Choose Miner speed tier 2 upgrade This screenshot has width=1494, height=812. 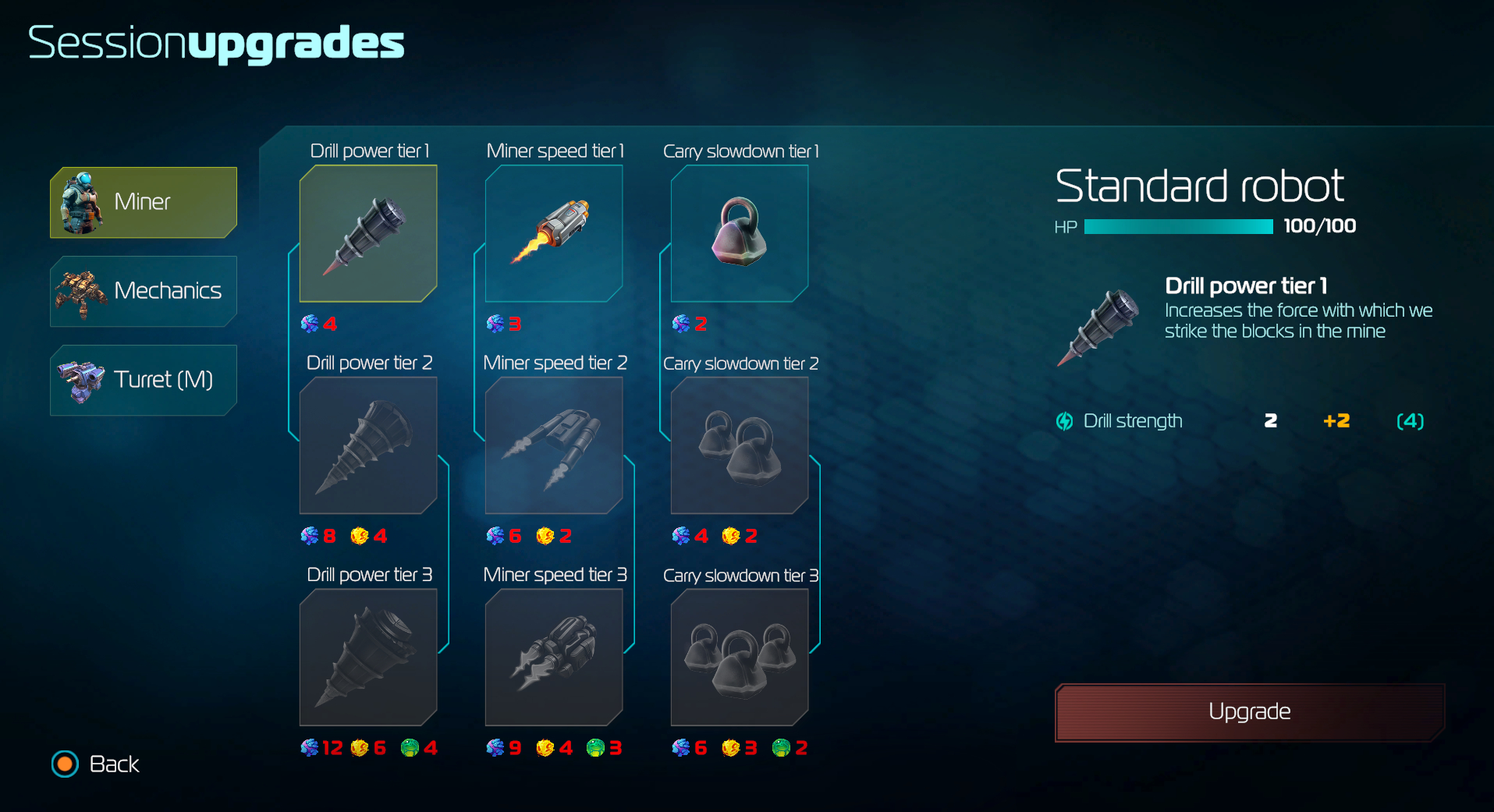[554, 445]
